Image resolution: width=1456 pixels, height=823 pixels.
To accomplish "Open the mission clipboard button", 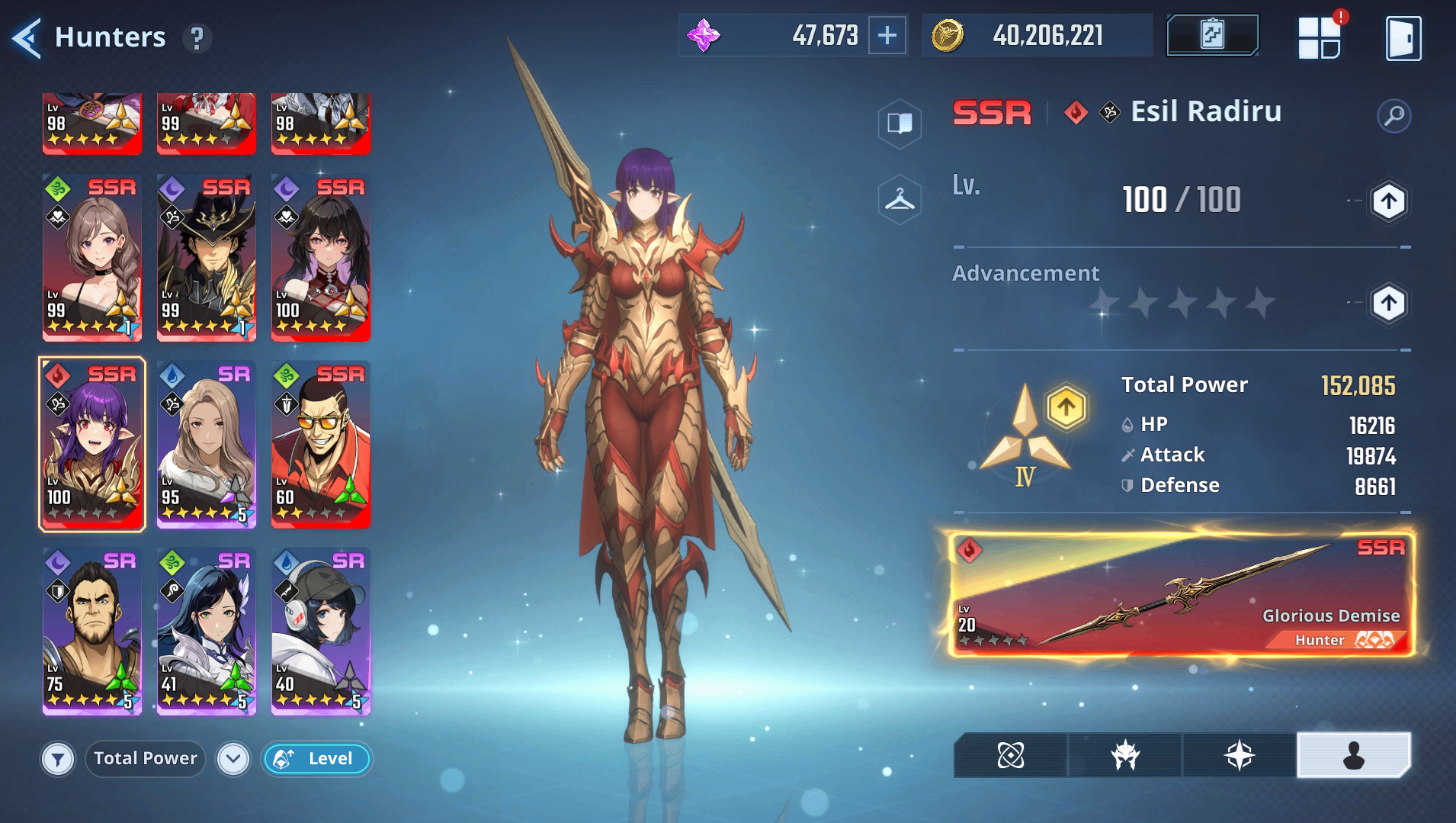I will (x=1212, y=35).
